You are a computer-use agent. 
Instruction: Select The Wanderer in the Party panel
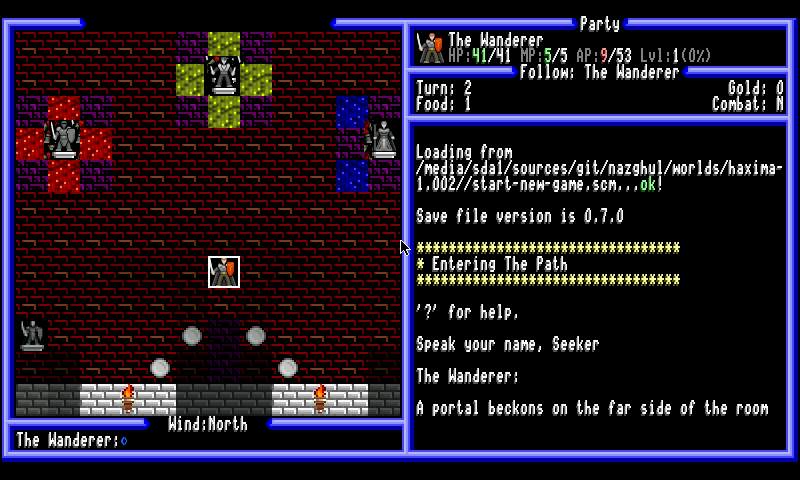(x=495, y=41)
